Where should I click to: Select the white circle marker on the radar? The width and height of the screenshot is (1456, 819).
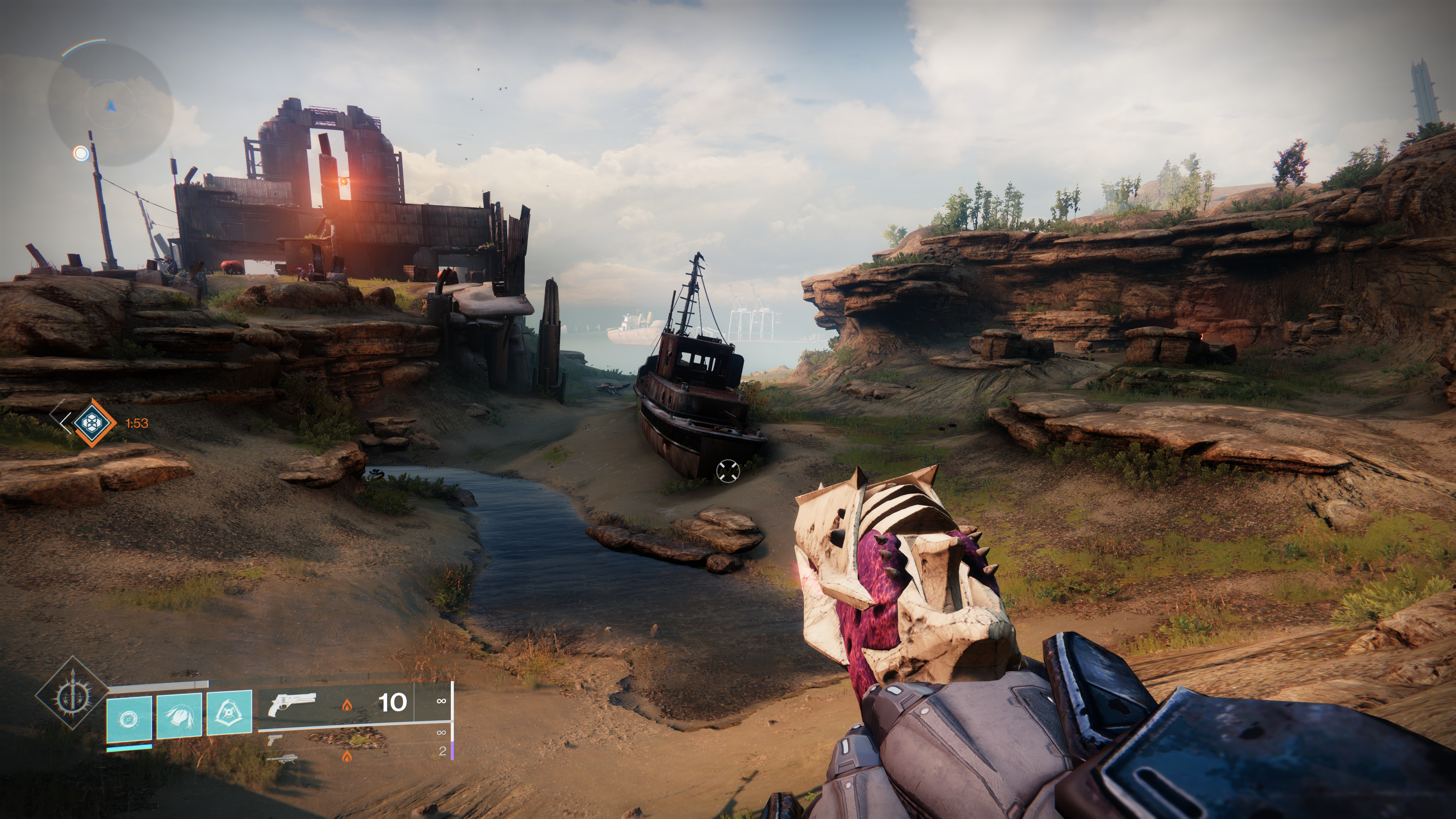pos(82,153)
